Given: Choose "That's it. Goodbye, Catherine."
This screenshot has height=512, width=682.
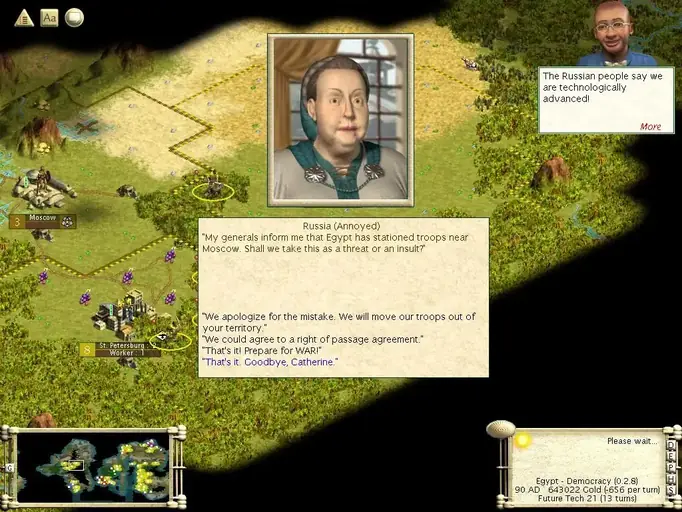Looking at the screenshot, I should click(270, 362).
